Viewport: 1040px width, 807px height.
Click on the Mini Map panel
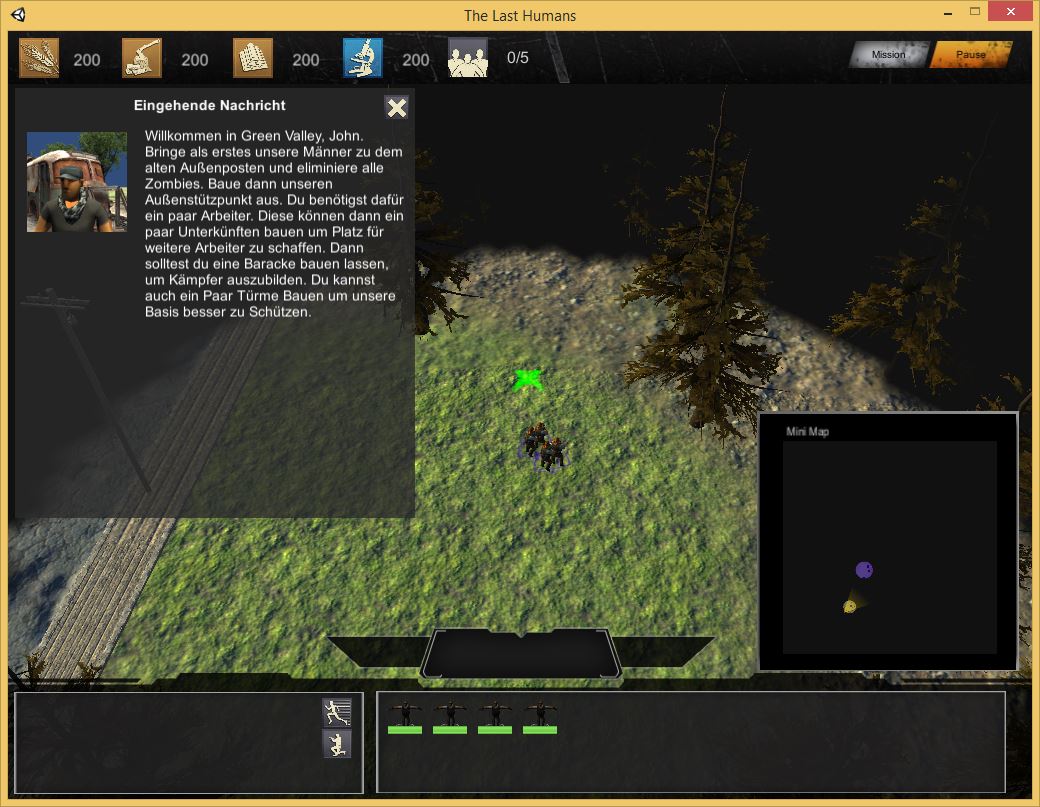889,547
